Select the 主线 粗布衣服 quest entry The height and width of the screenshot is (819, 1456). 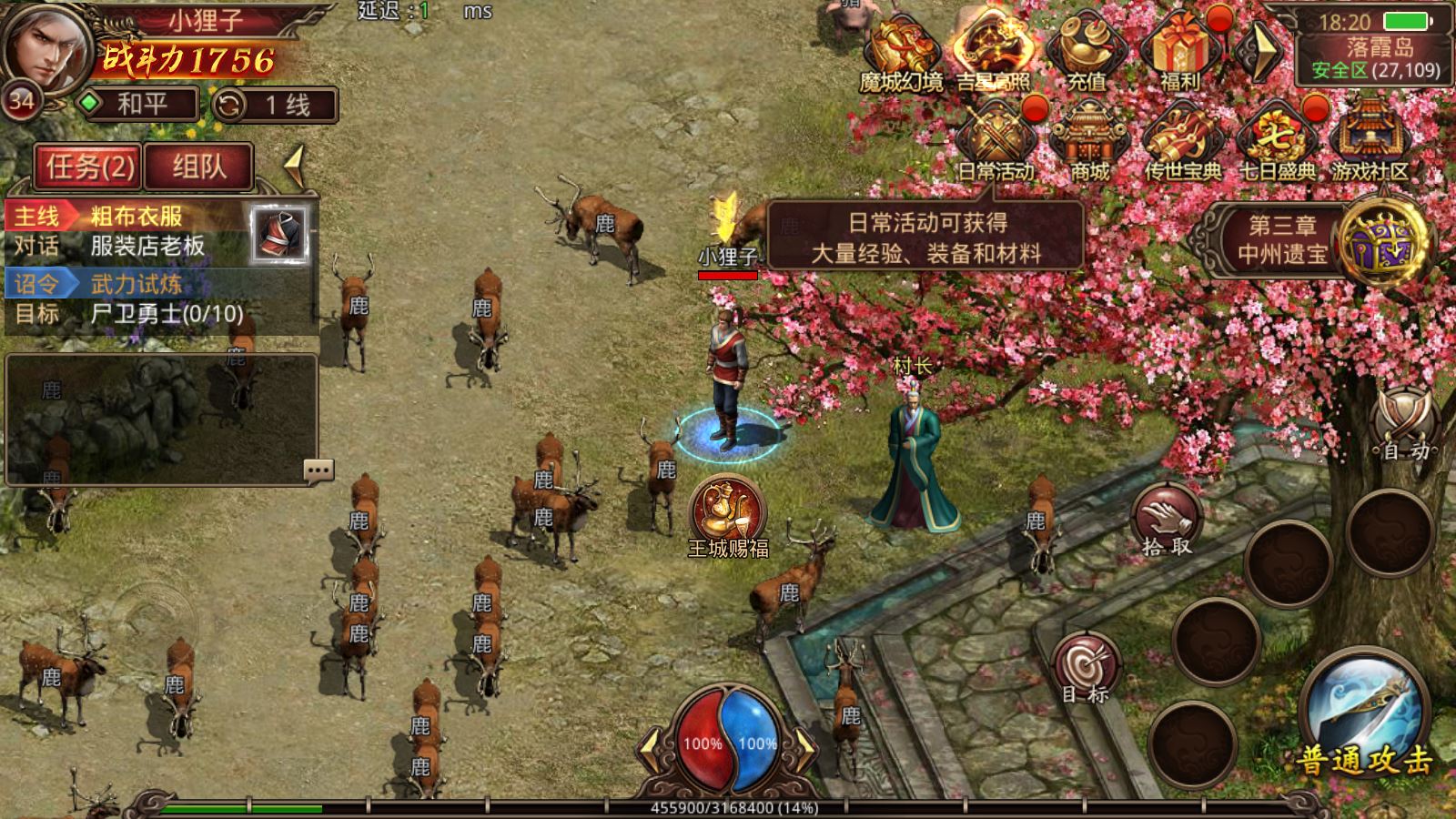click(136, 217)
